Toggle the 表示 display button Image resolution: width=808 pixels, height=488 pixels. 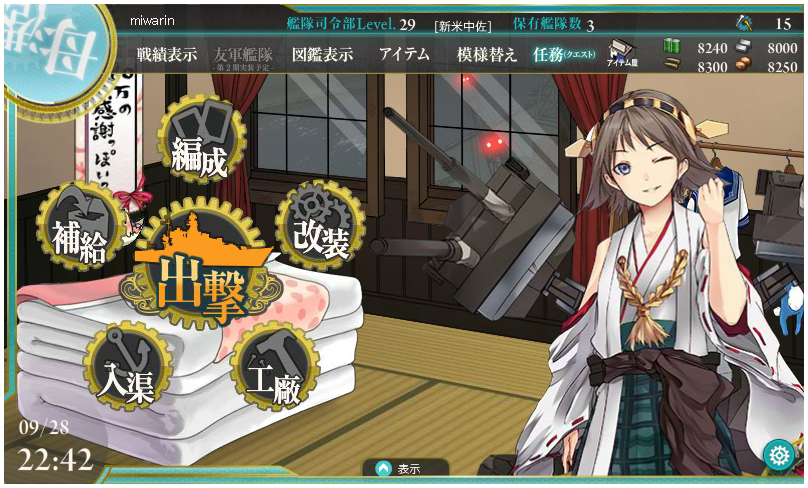[x=399, y=468]
